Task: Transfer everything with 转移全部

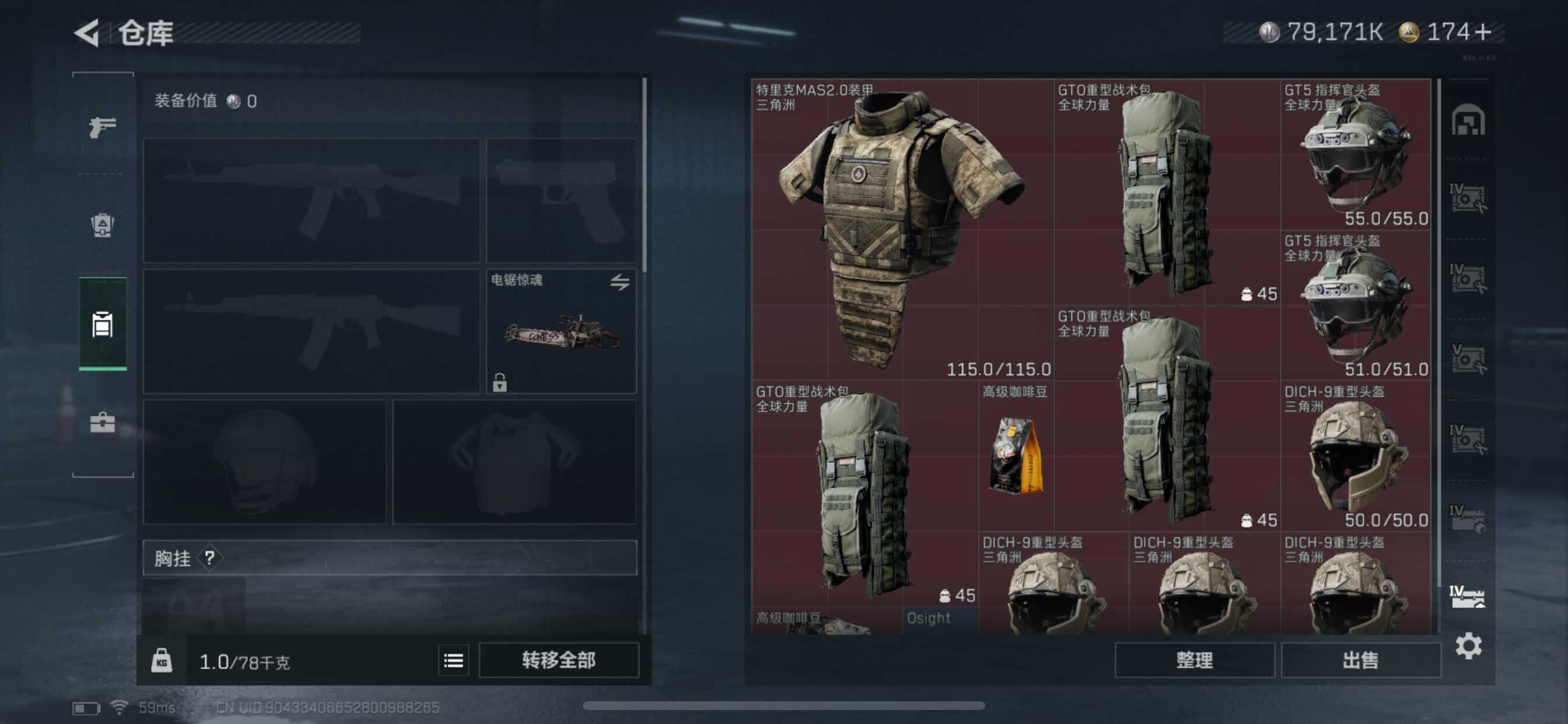Action: pos(558,659)
